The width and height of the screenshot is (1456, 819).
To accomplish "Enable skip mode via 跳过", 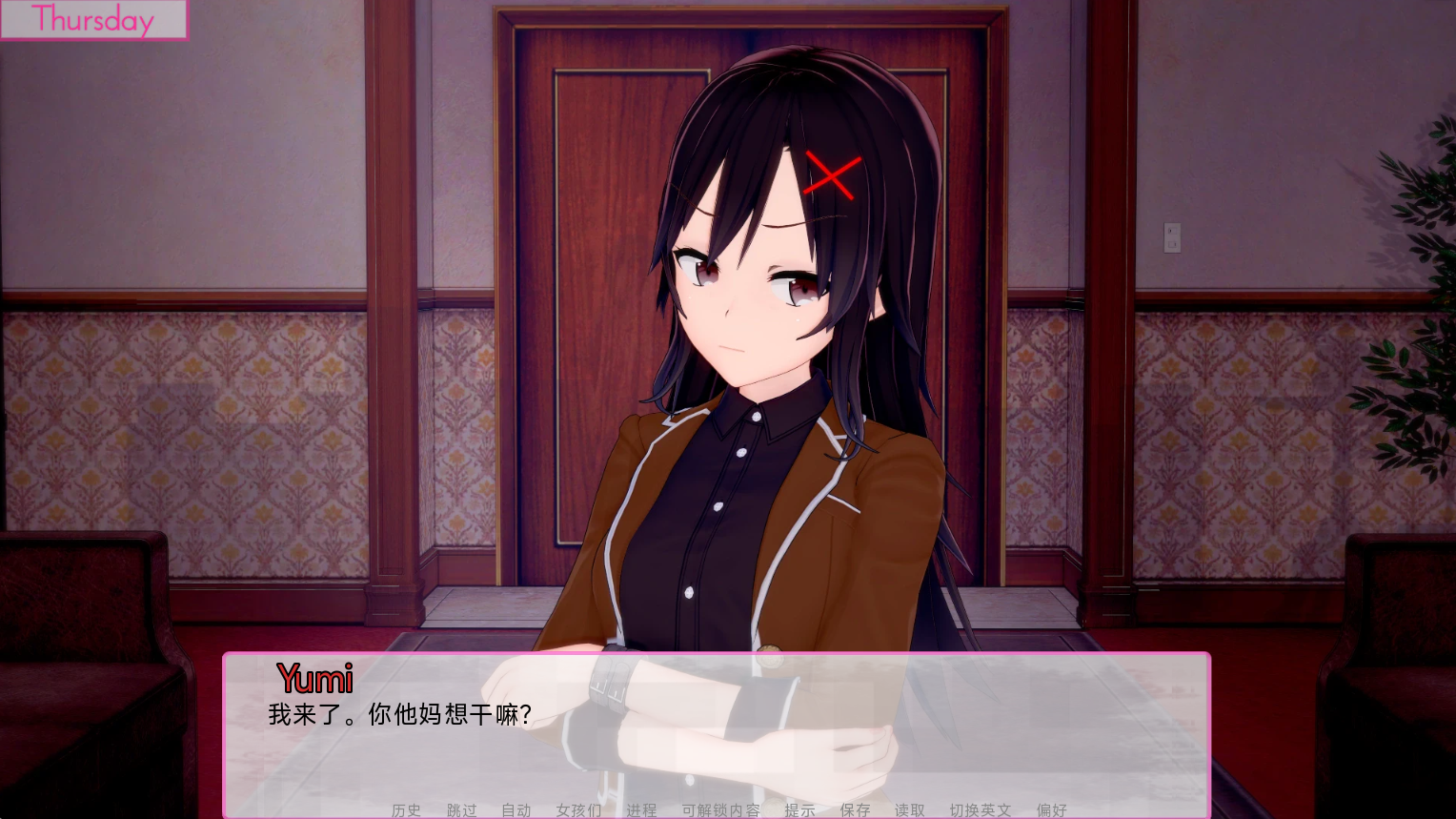I will pos(461,810).
